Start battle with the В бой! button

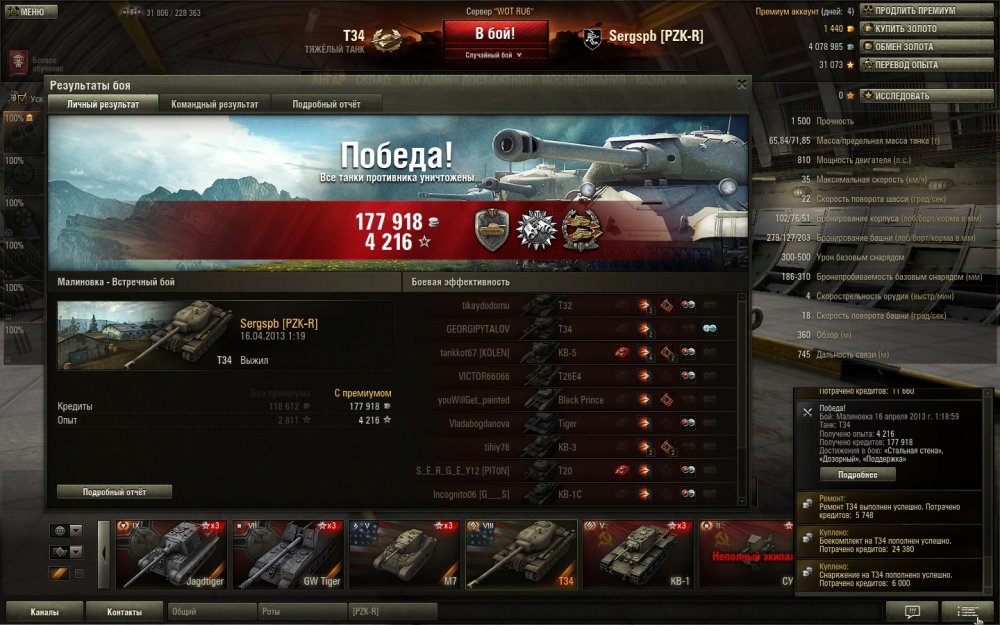(496, 33)
